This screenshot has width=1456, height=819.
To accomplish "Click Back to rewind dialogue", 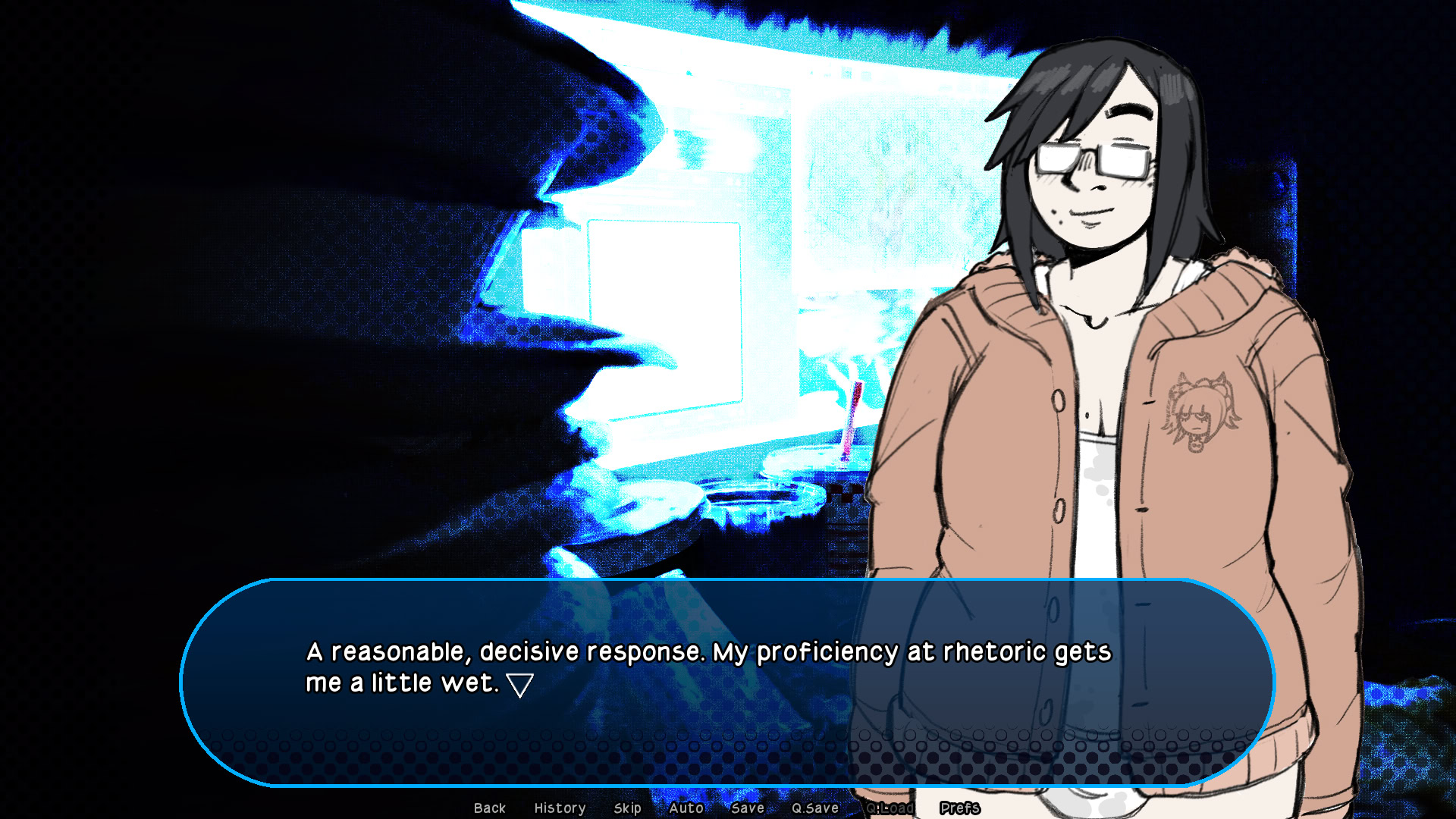I will tap(490, 808).
